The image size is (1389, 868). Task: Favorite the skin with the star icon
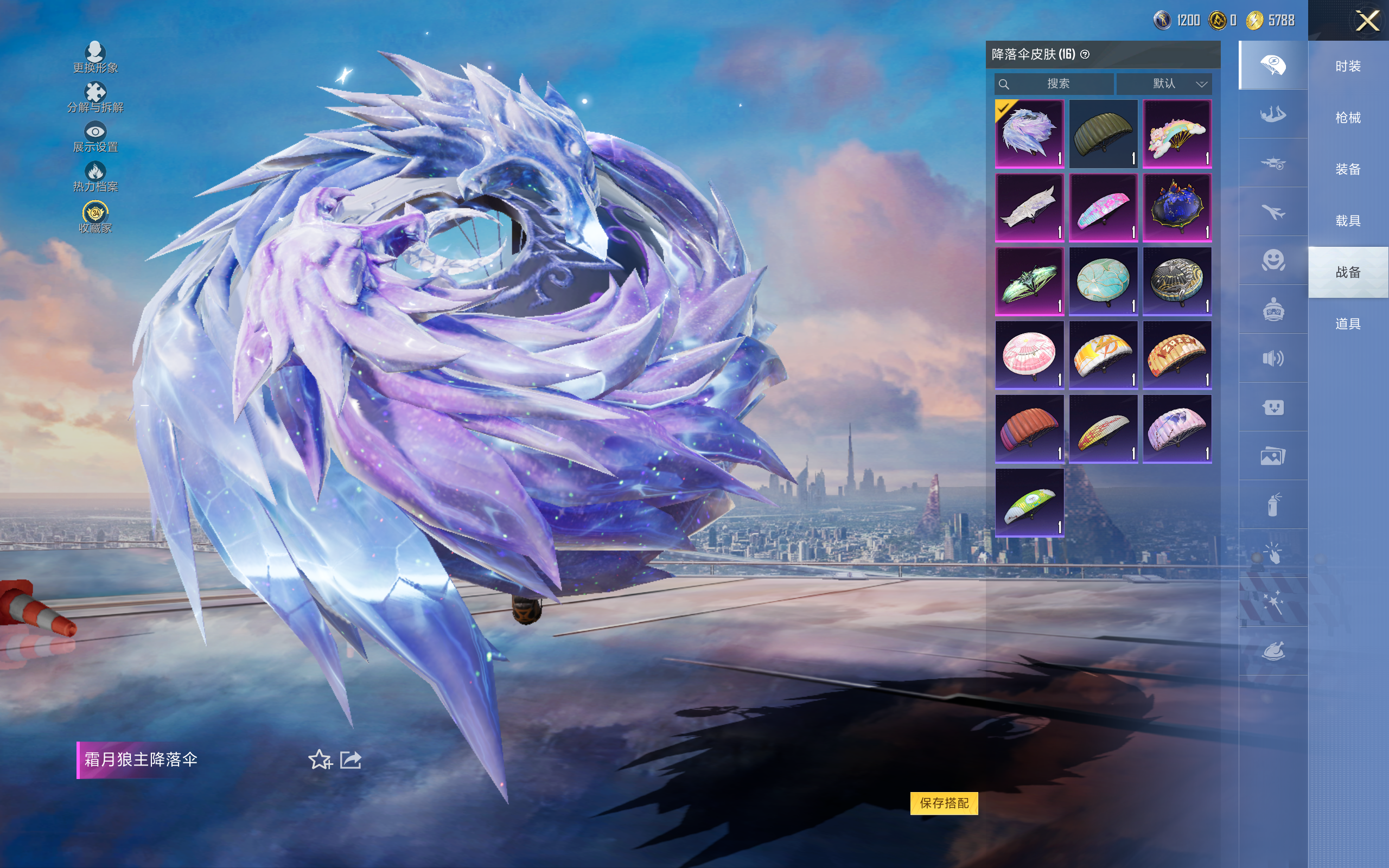coord(320,759)
